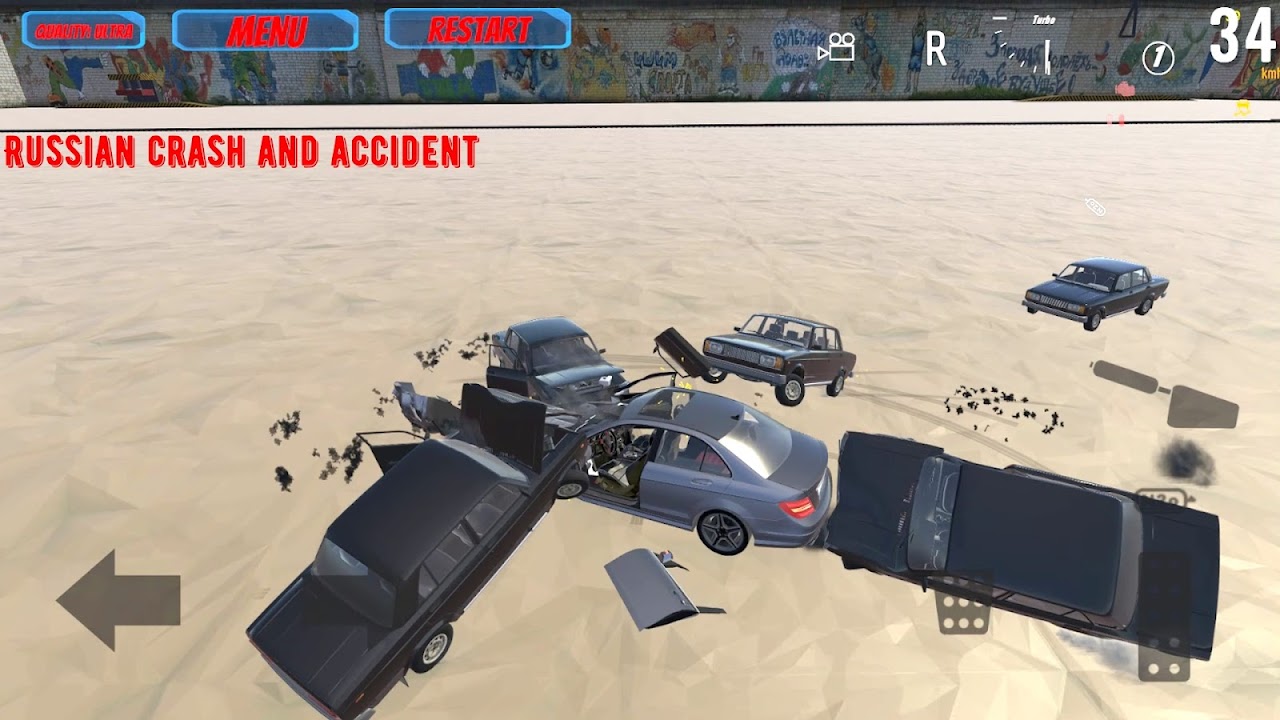Screen dimensions: 1280x720
Task: Toggle the Quality: Ultra graphics button
Action: click(x=84, y=31)
